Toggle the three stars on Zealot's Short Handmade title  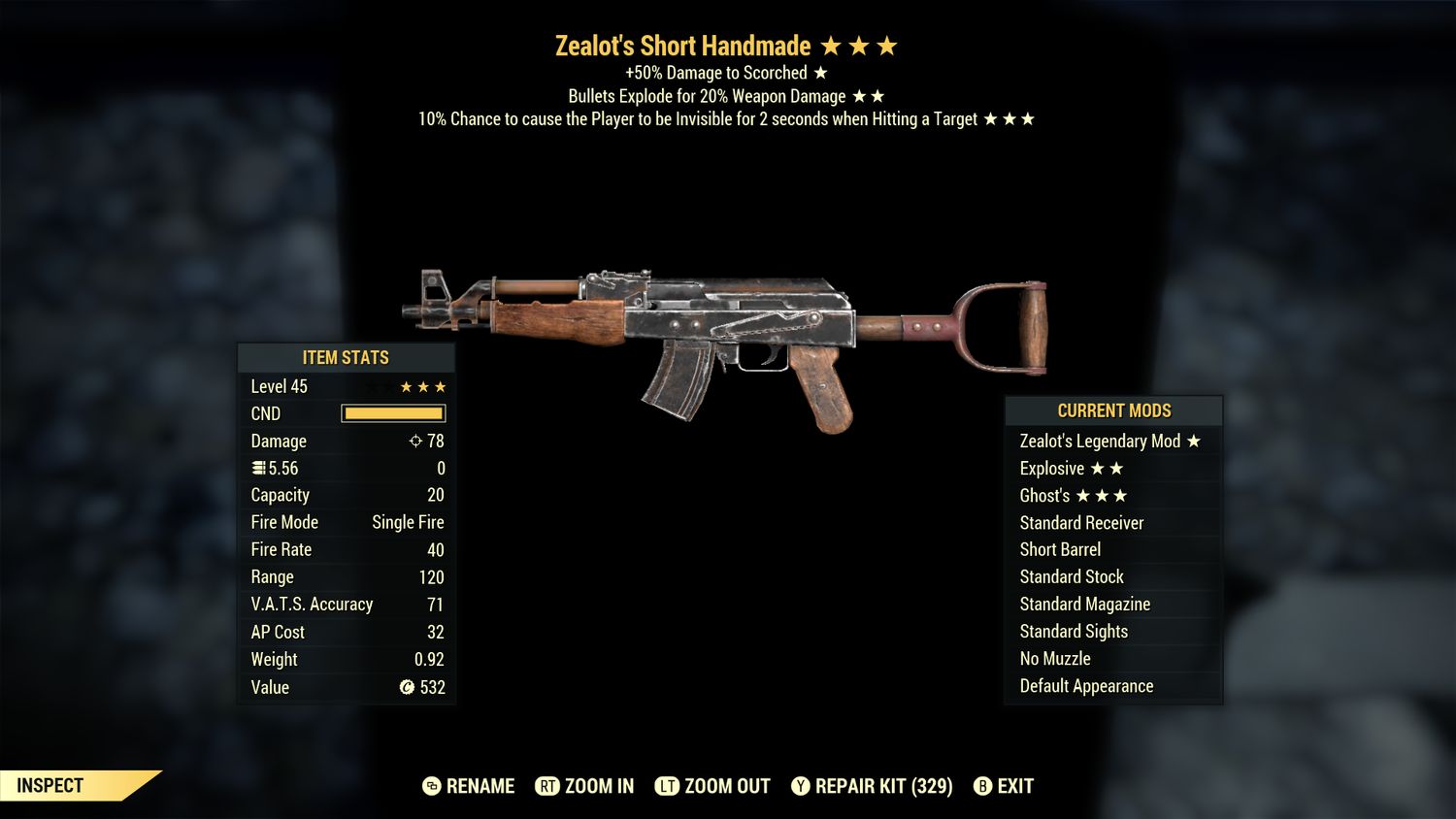click(862, 45)
